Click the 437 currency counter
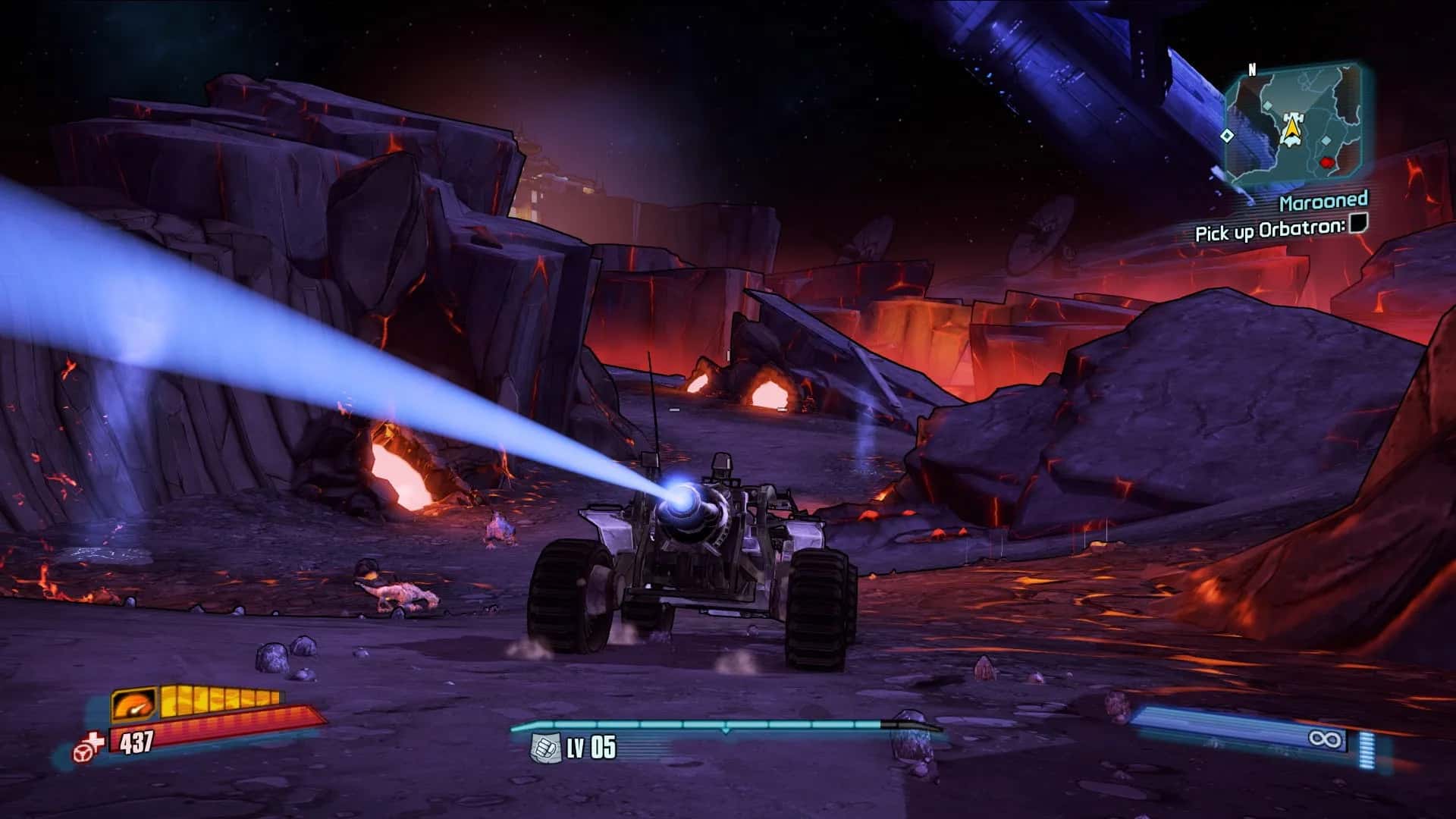The height and width of the screenshot is (819, 1456). (x=136, y=741)
